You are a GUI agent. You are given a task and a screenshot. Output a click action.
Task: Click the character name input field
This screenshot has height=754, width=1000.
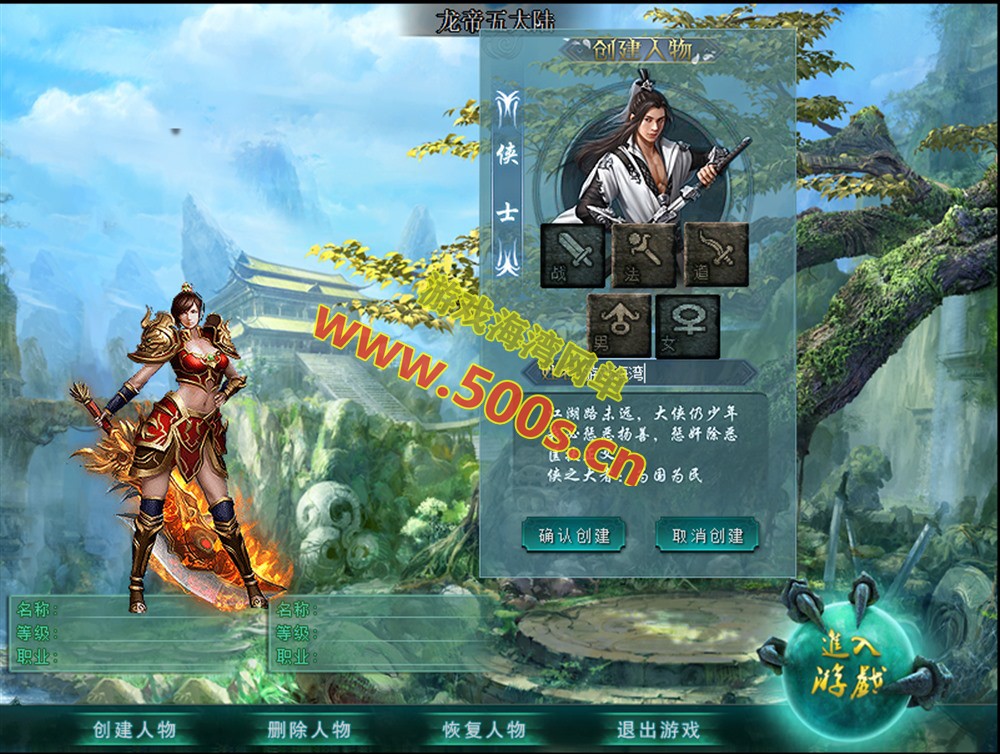[640, 374]
